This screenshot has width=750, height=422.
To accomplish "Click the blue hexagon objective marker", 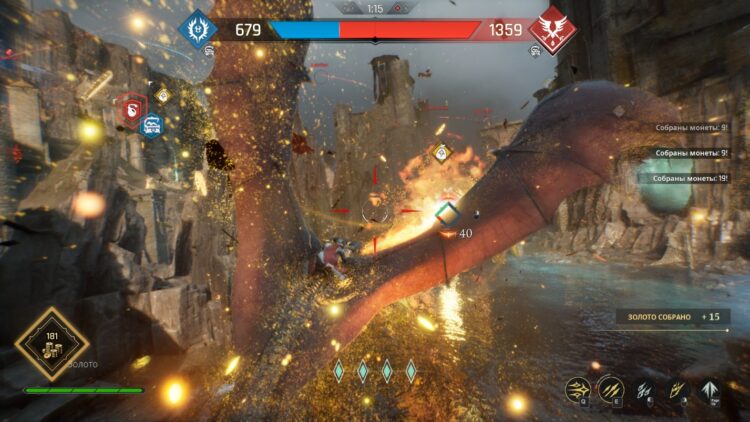I will click(152, 125).
